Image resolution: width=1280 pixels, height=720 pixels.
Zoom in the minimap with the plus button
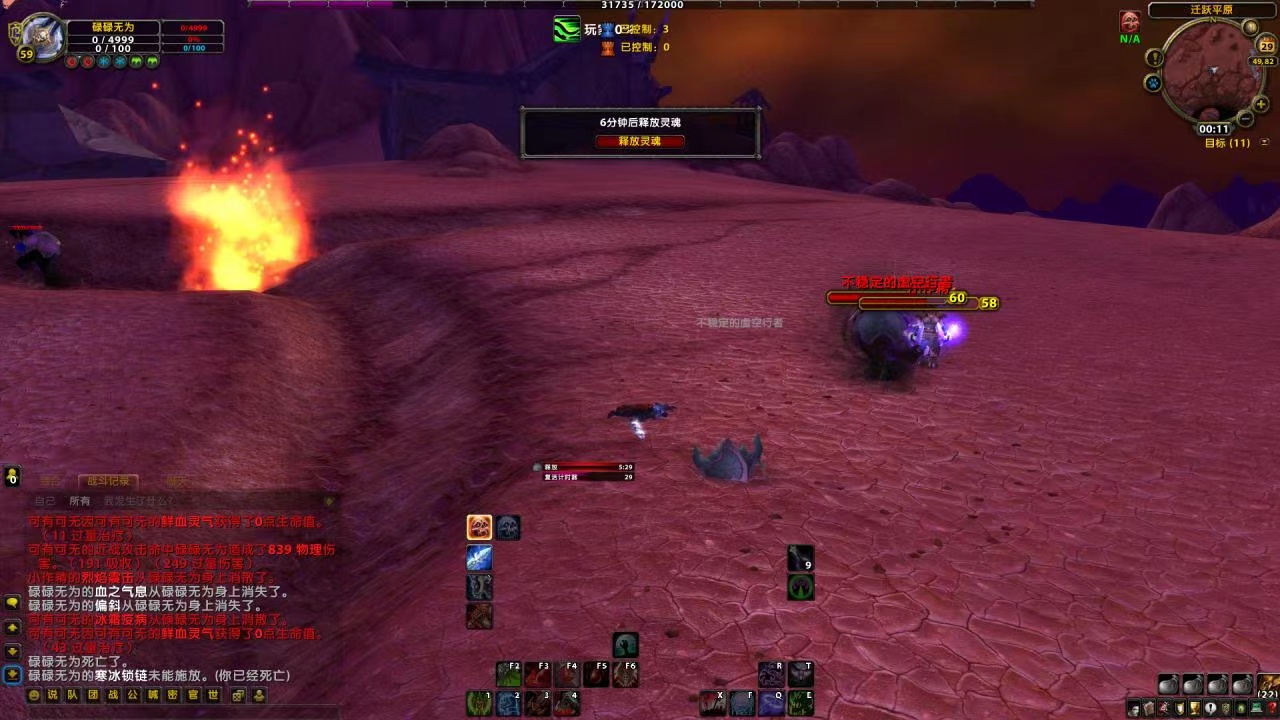pyautogui.click(x=1260, y=105)
